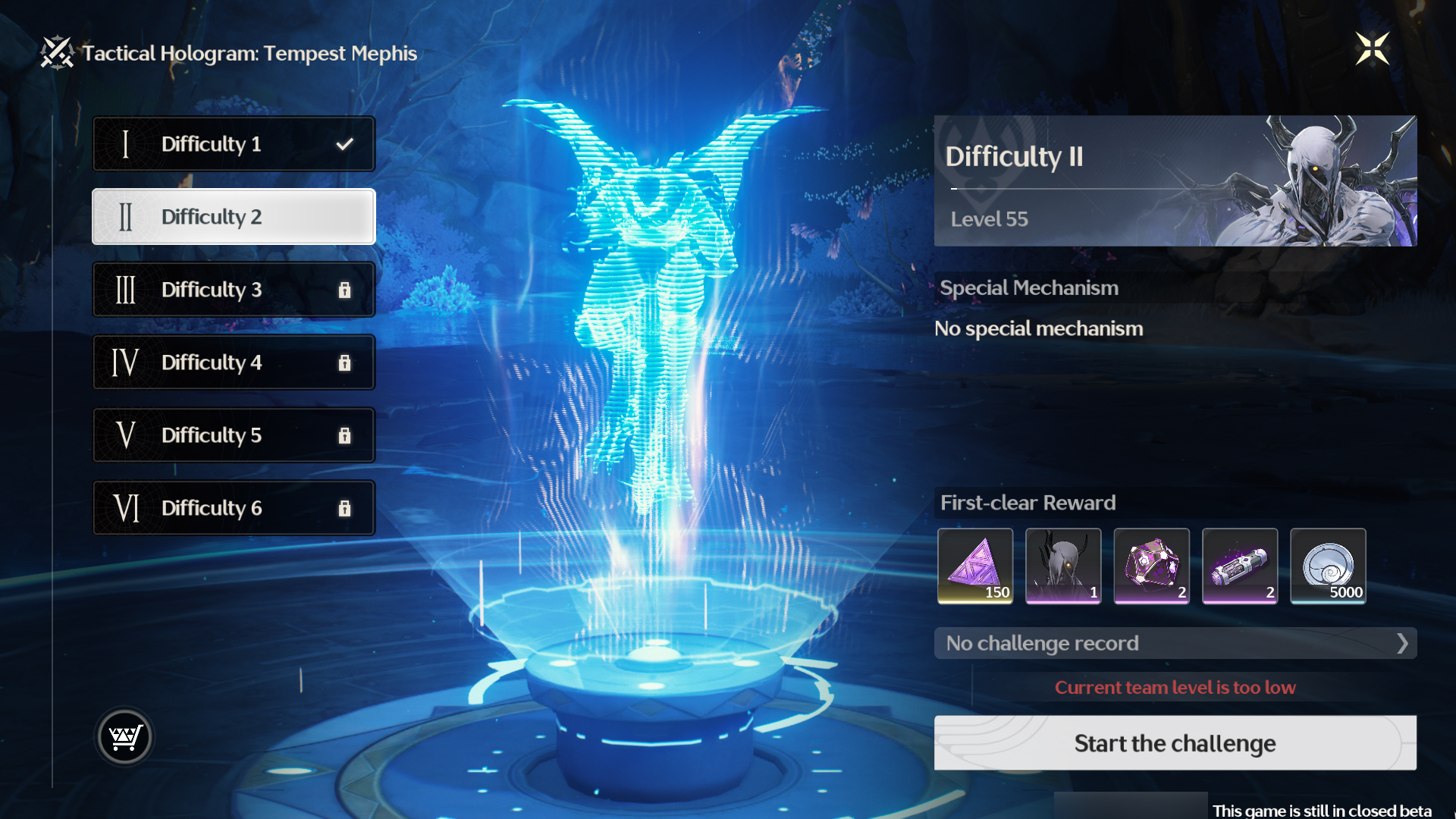
Task: Click the lock icon on Difficulty 3
Action: (347, 290)
